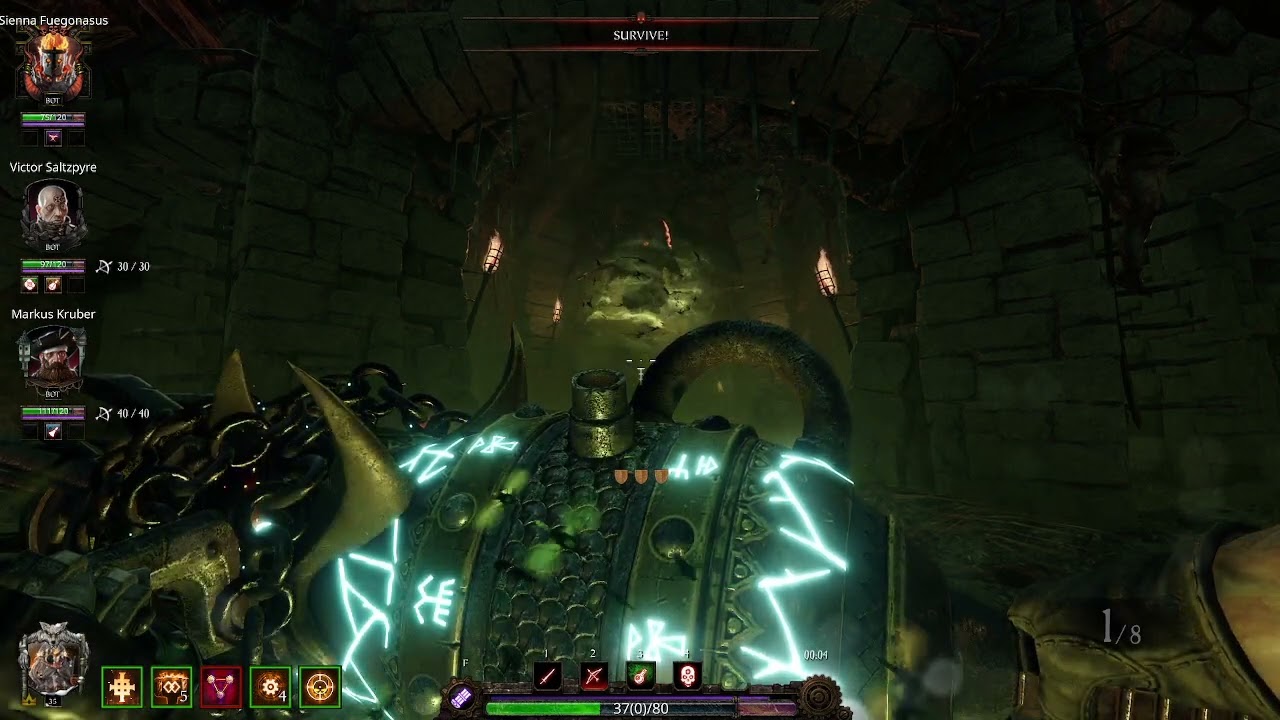Select the green potion flask slot
1280x720 pixels.
point(641,676)
